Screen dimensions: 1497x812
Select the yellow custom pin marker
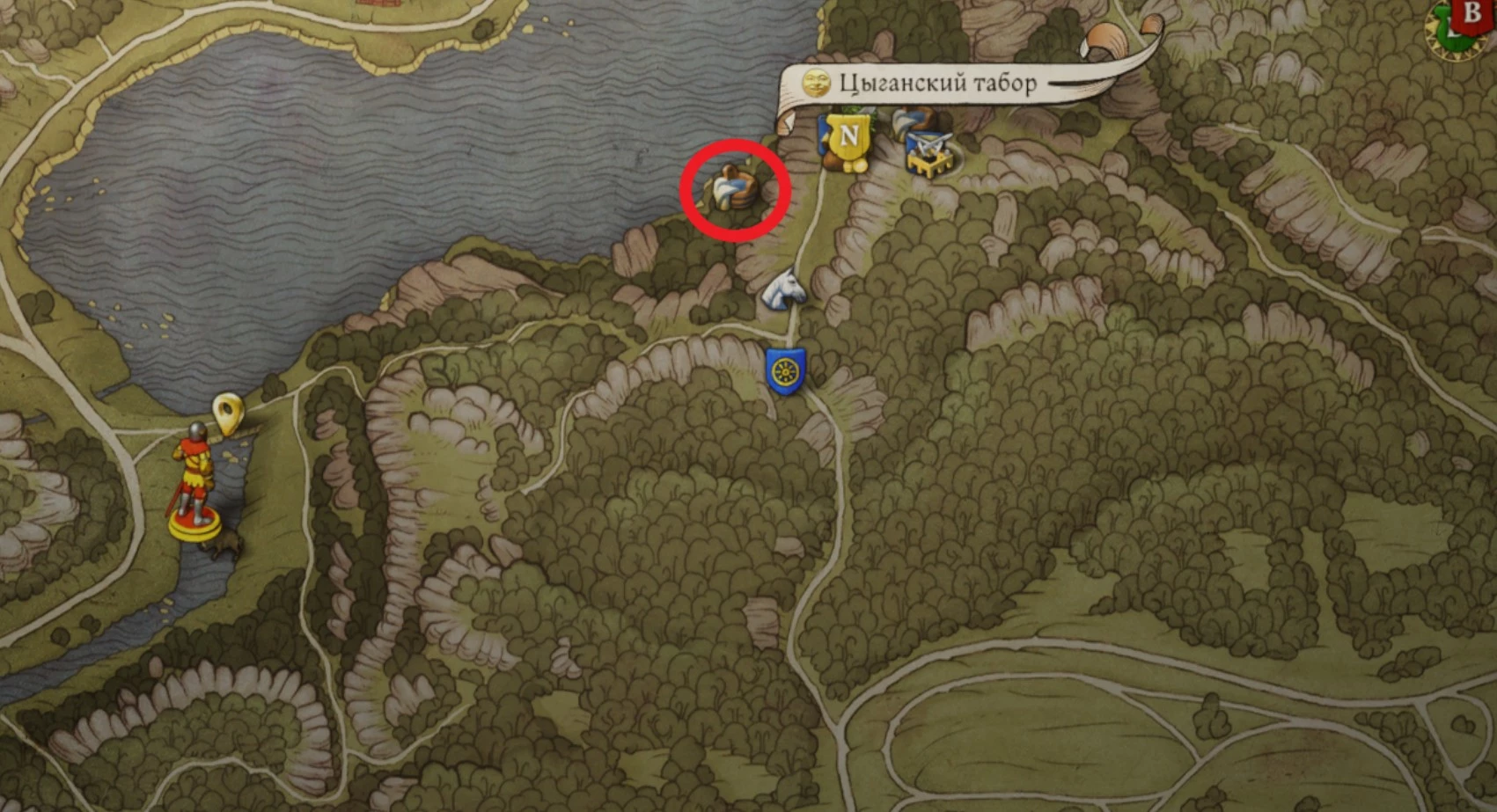pyautogui.click(x=228, y=413)
